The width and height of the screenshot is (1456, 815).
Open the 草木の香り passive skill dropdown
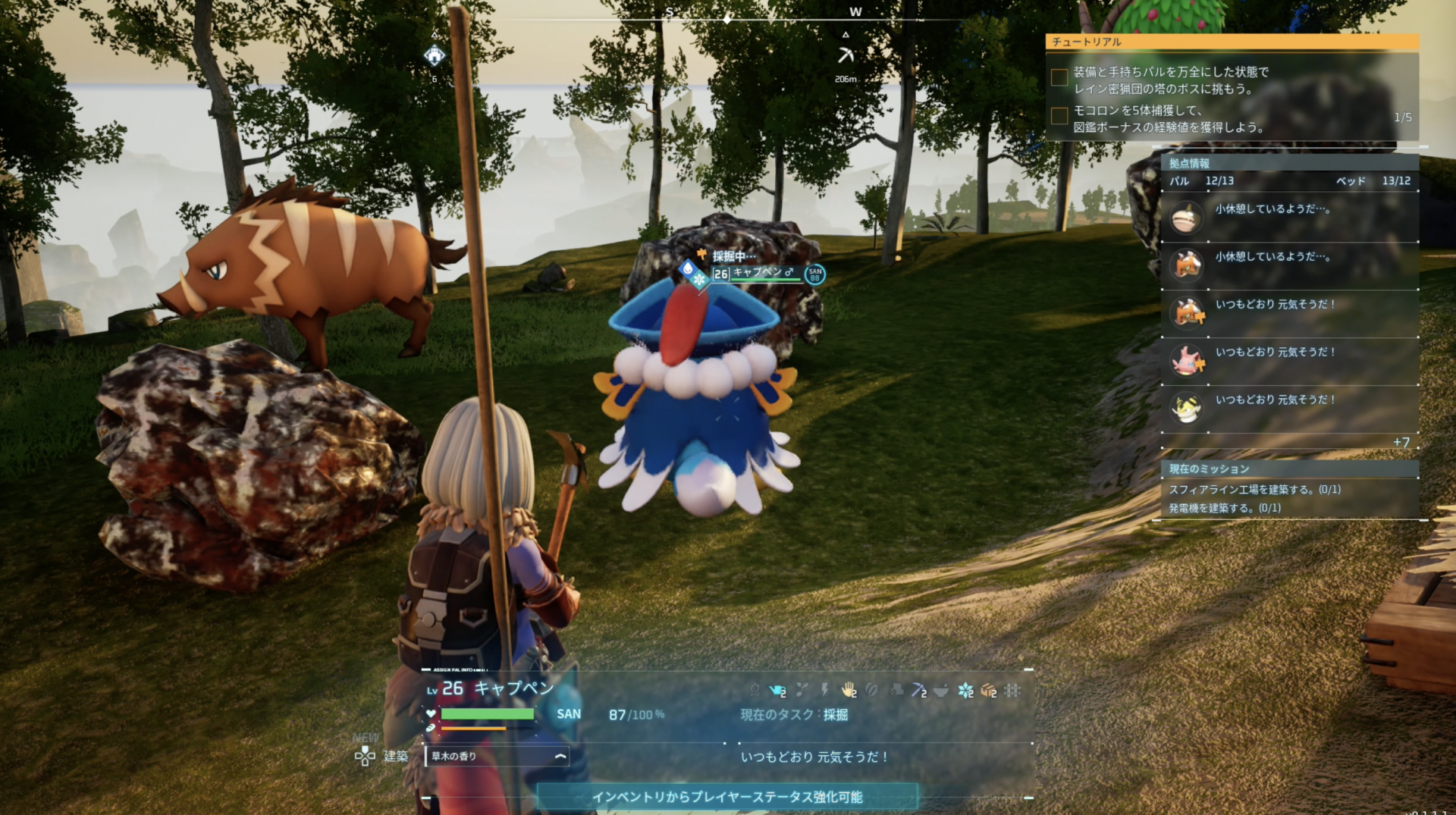pos(497,756)
